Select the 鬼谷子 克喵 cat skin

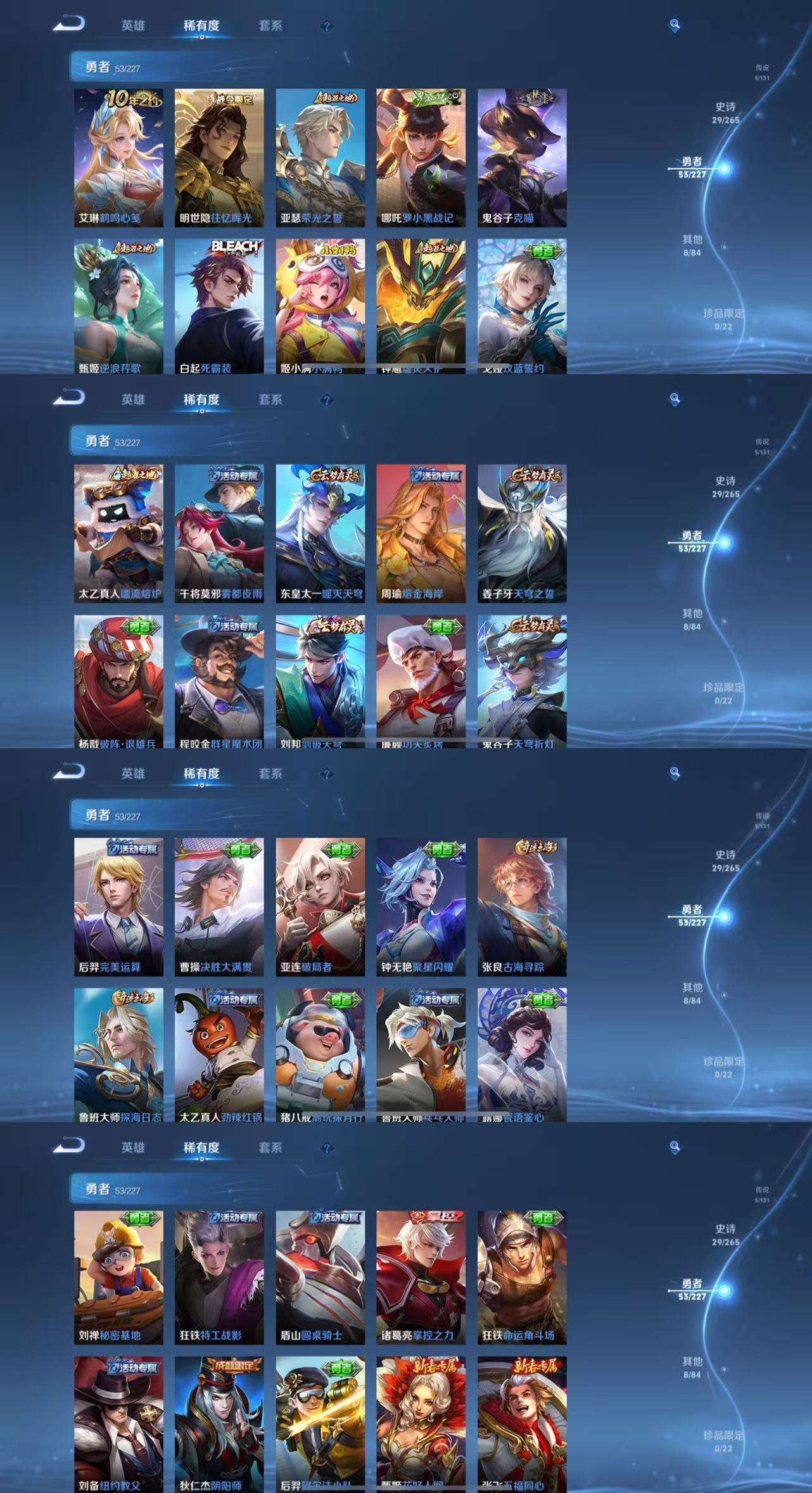pos(522,158)
